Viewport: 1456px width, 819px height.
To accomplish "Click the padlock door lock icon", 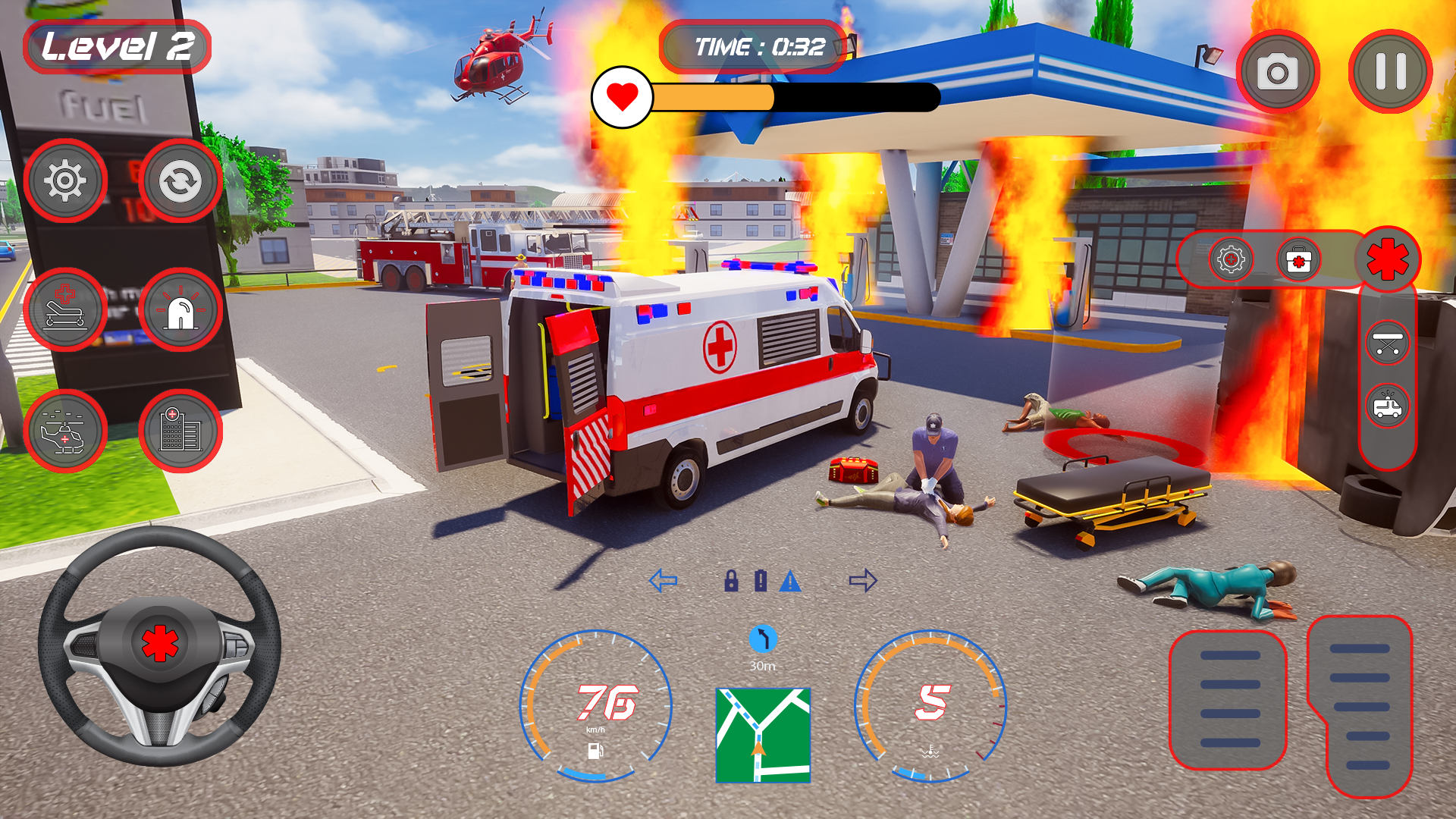I will 731,581.
